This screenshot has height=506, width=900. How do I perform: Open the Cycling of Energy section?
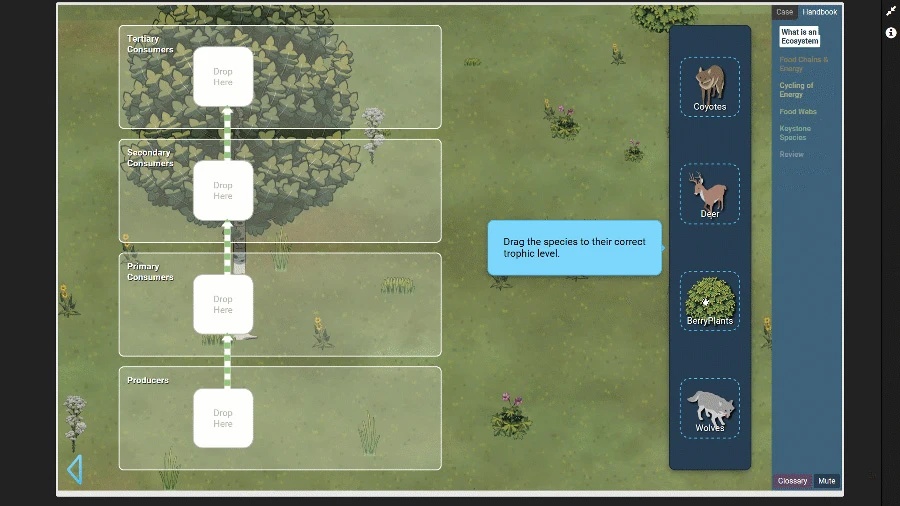[797, 90]
